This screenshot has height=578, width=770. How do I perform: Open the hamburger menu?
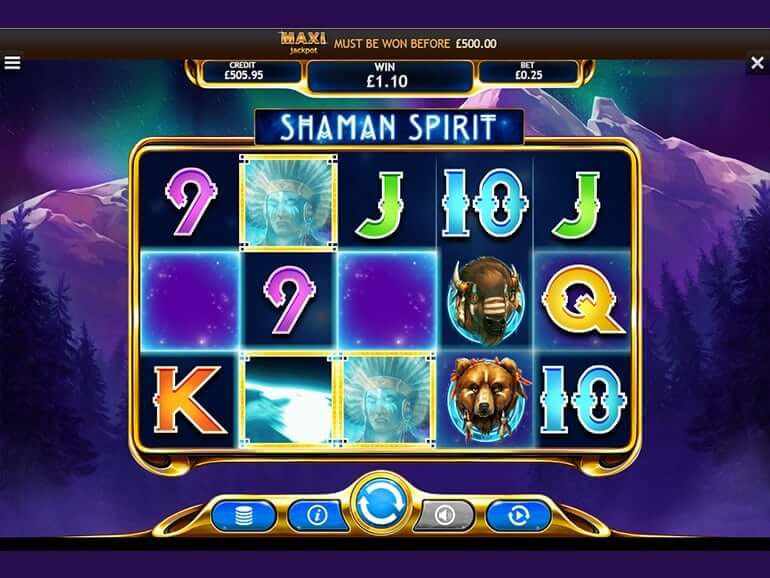[12, 63]
